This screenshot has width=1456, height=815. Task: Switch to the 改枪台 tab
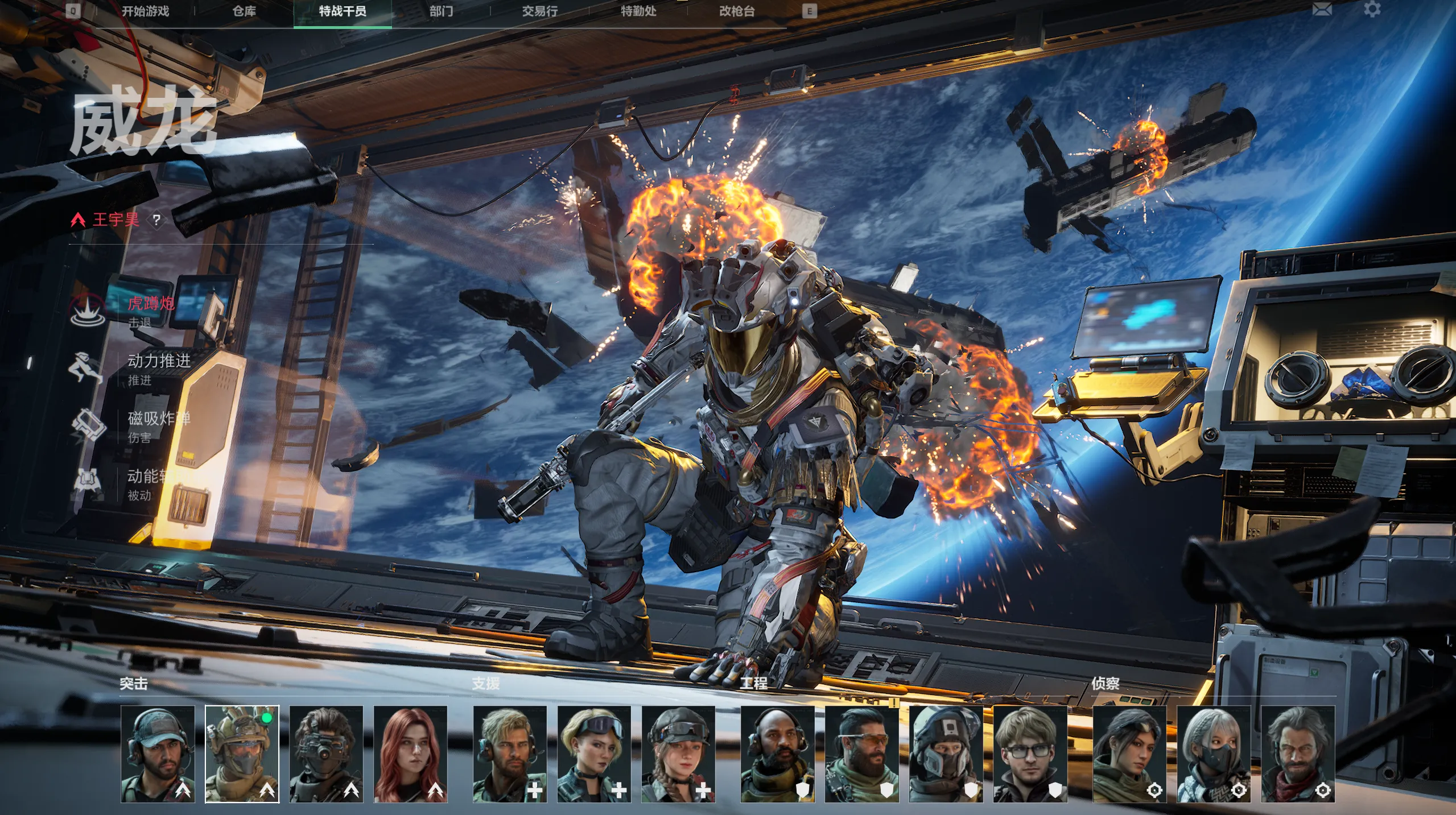tap(737, 11)
